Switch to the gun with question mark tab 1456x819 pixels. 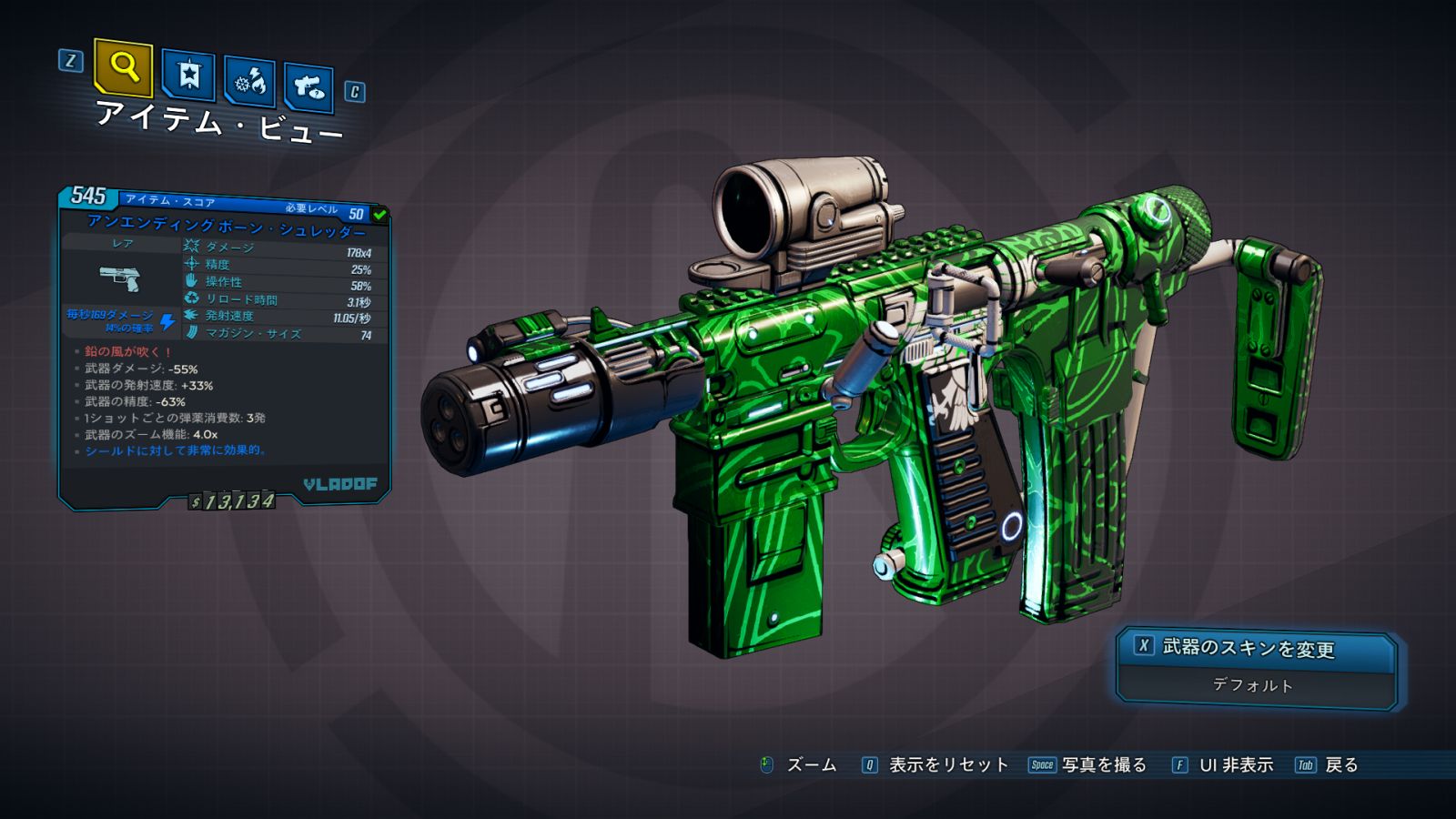click(x=308, y=87)
